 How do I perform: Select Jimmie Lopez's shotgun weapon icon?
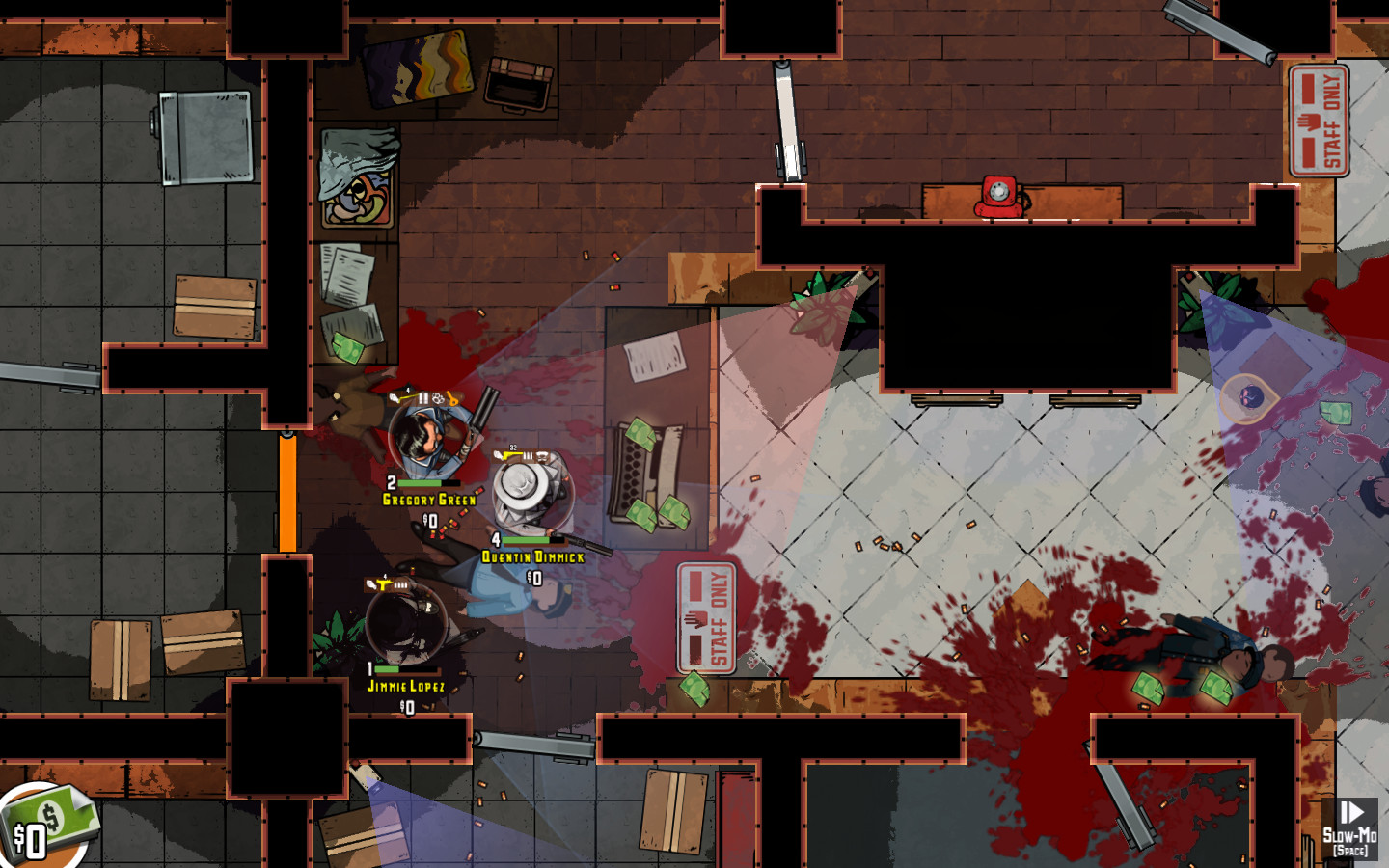click(382, 584)
